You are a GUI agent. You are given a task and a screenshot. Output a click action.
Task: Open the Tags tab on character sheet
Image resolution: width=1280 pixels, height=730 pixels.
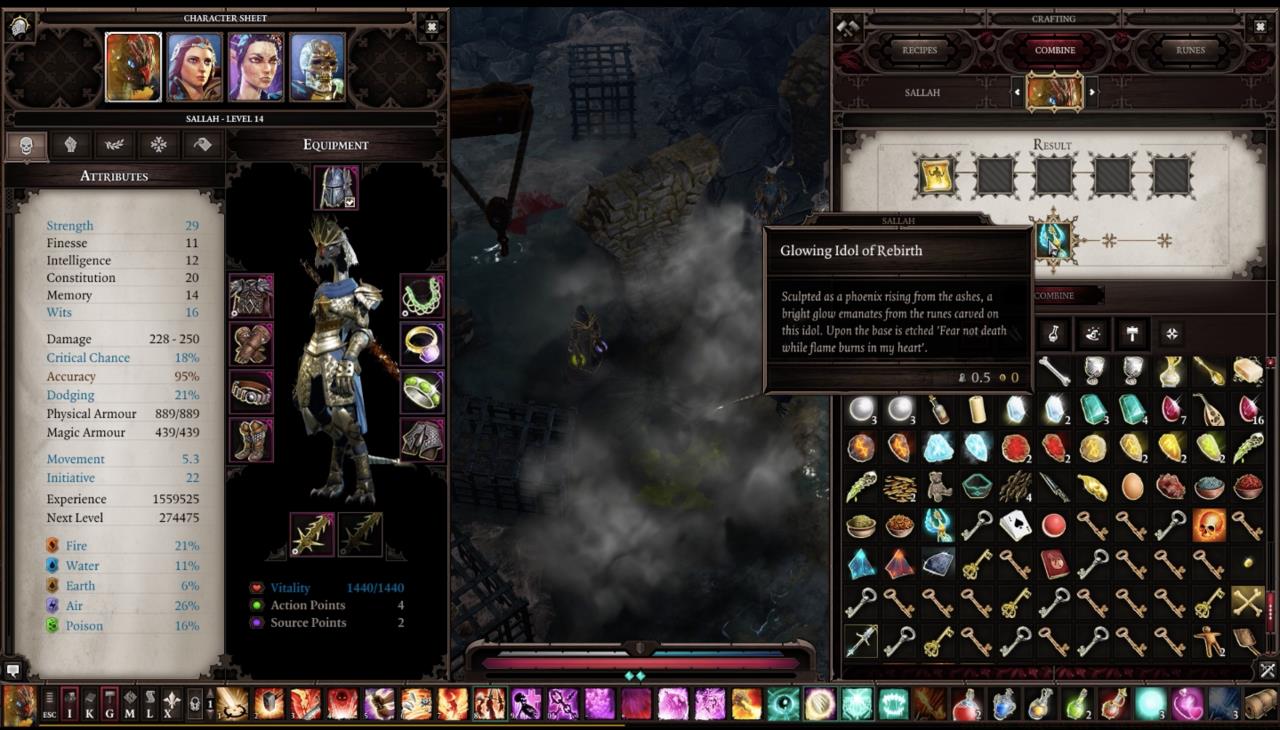202,145
